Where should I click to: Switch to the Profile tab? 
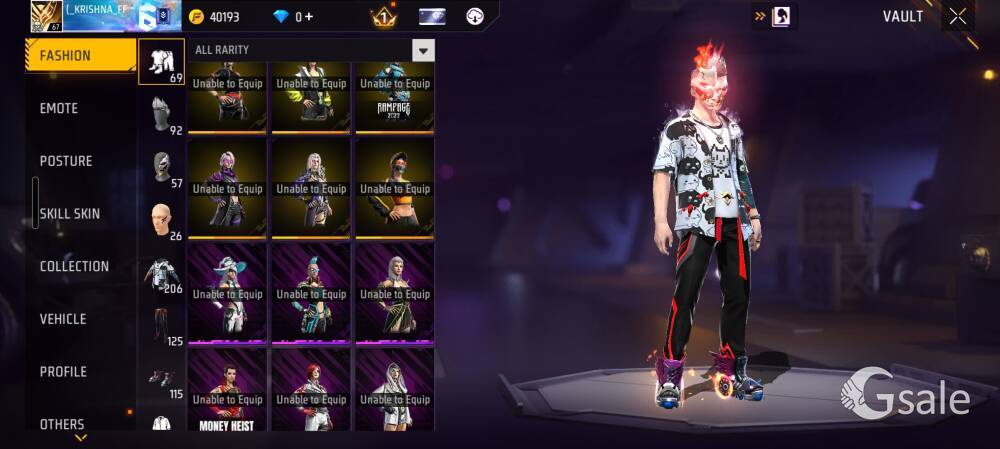(x=63, y=372)
